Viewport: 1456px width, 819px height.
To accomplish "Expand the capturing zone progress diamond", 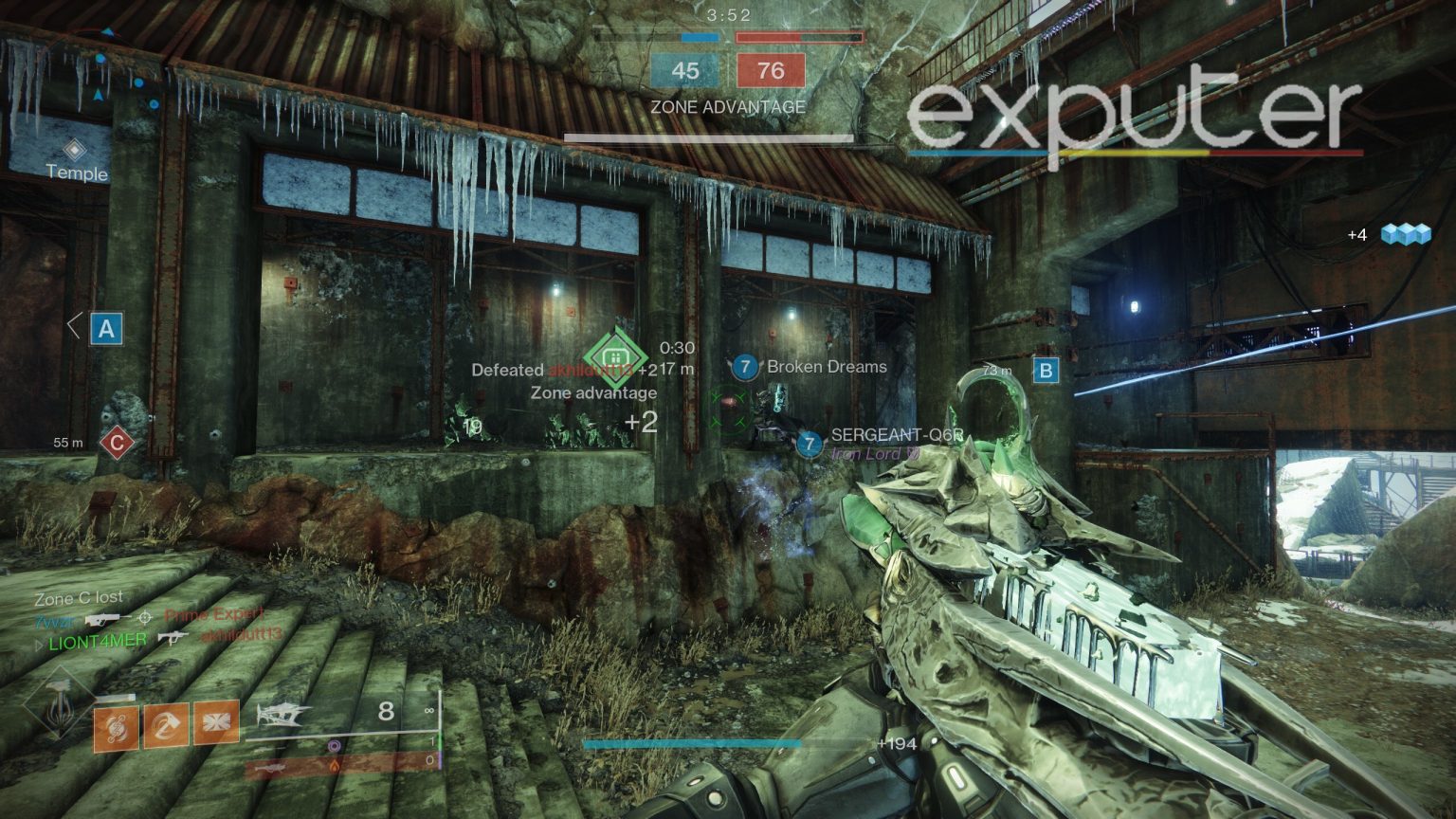I will point(613,355).
